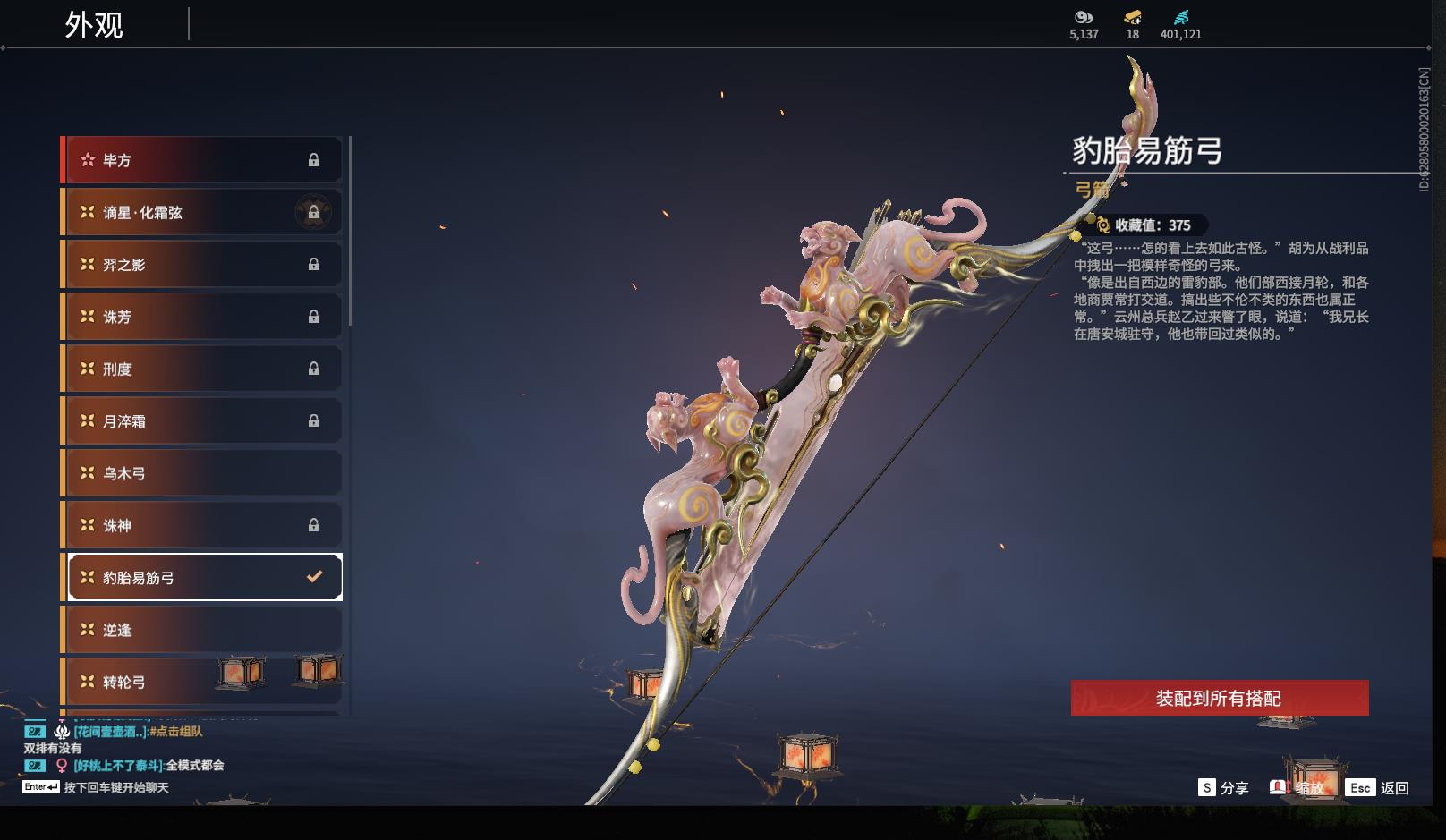1446x840 pixels.
Task: Select the 月淬霜 appearance
Action: coord(202,421)
